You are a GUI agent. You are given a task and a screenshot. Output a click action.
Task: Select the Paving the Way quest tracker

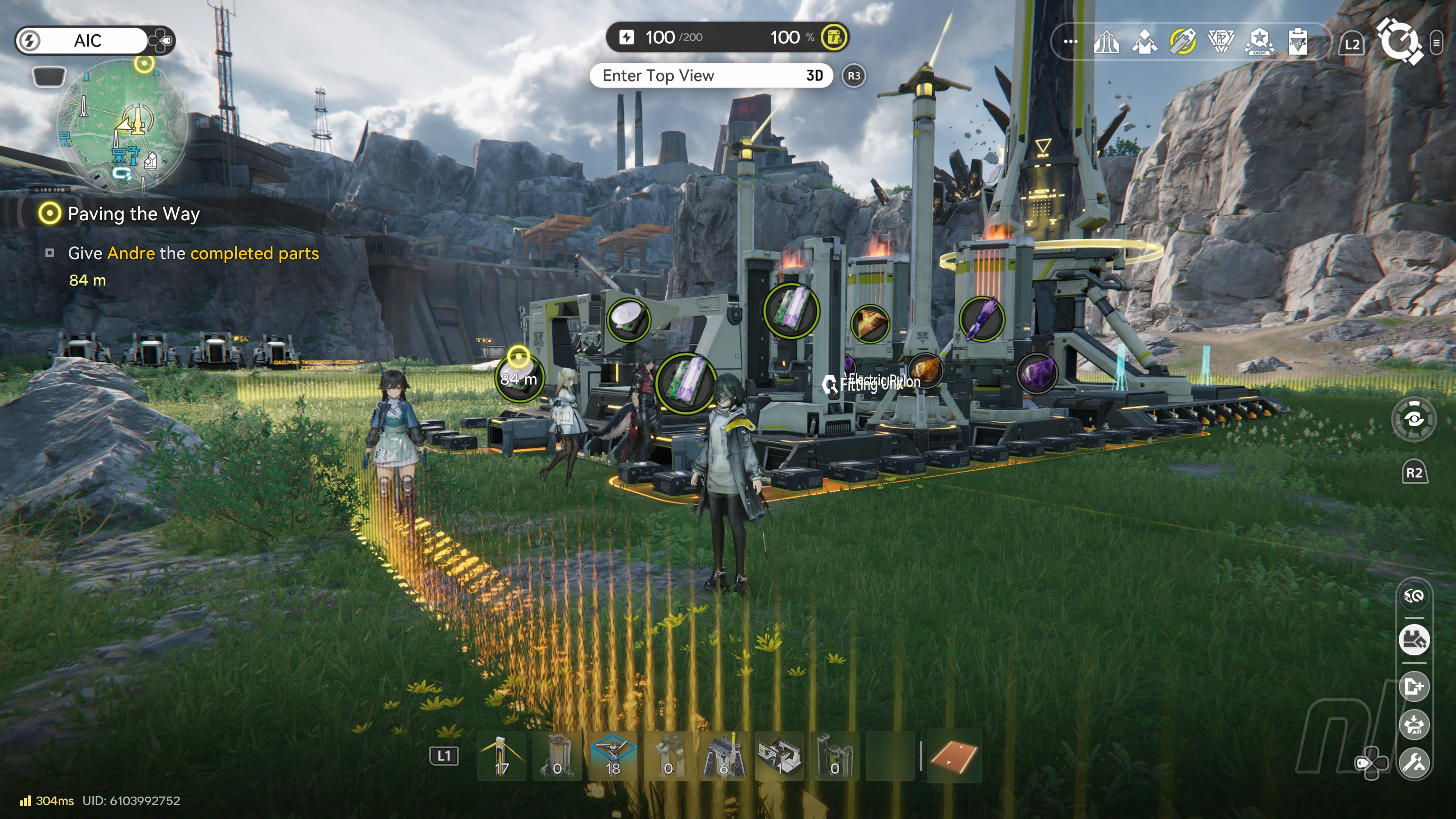[133, 213]
